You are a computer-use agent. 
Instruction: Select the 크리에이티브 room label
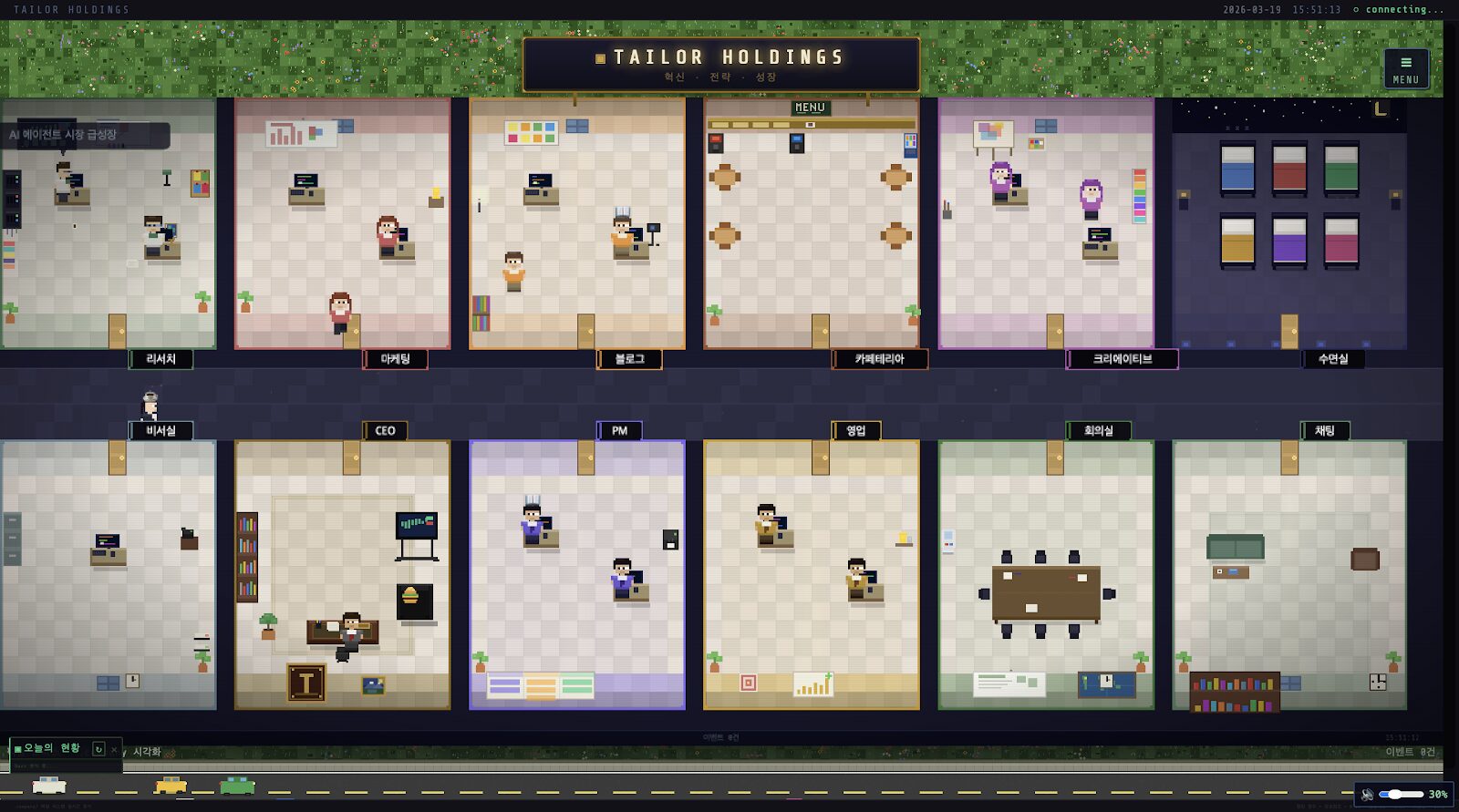click(1123, 359)
